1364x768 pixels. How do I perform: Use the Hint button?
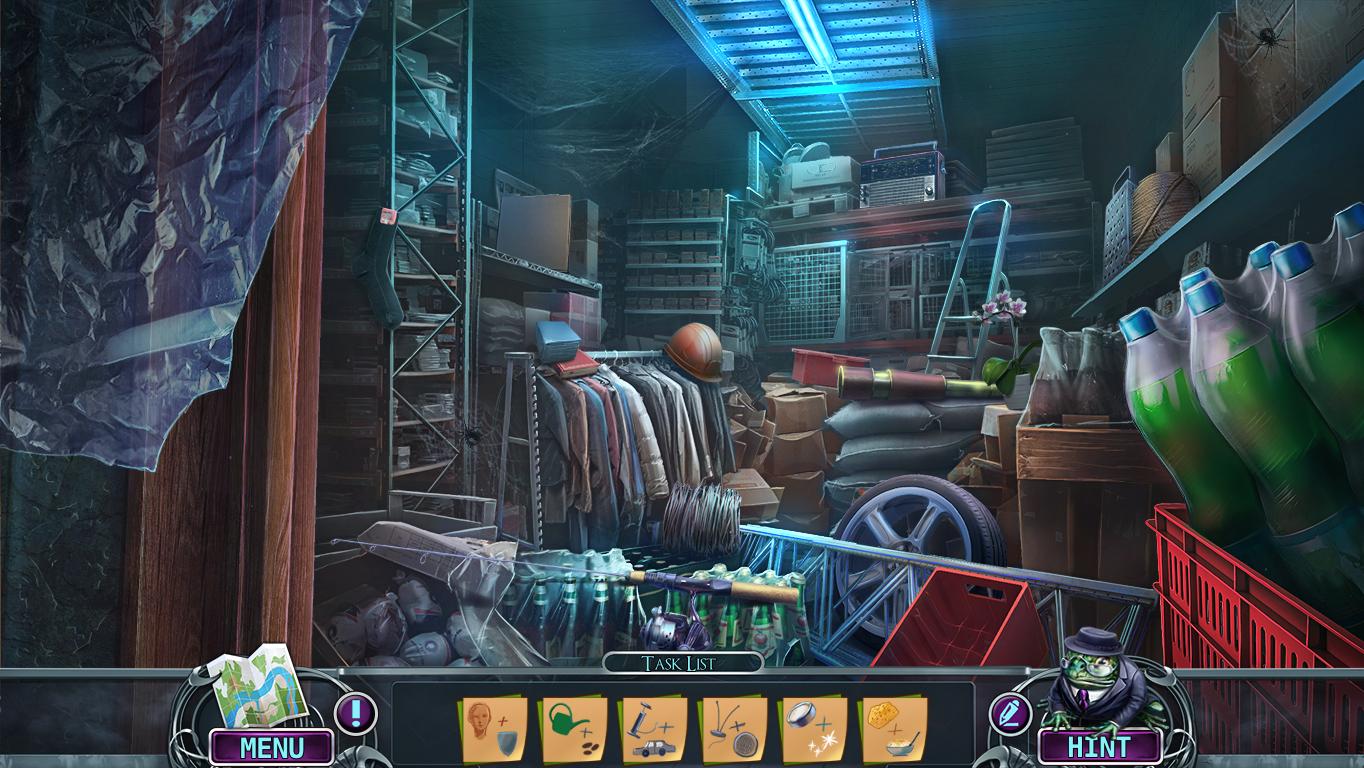coord(1099,747)
